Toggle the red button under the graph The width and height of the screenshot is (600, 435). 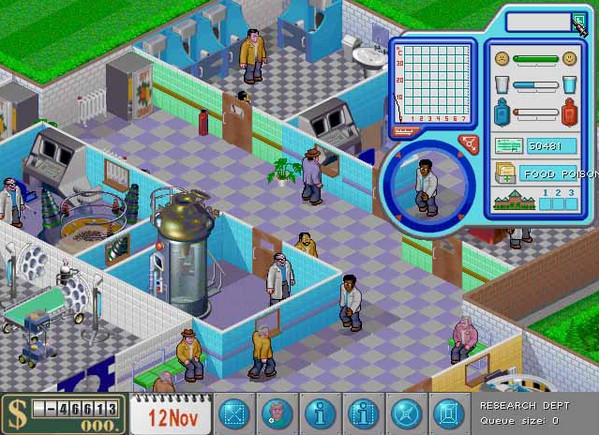click(x=405, y=130)
